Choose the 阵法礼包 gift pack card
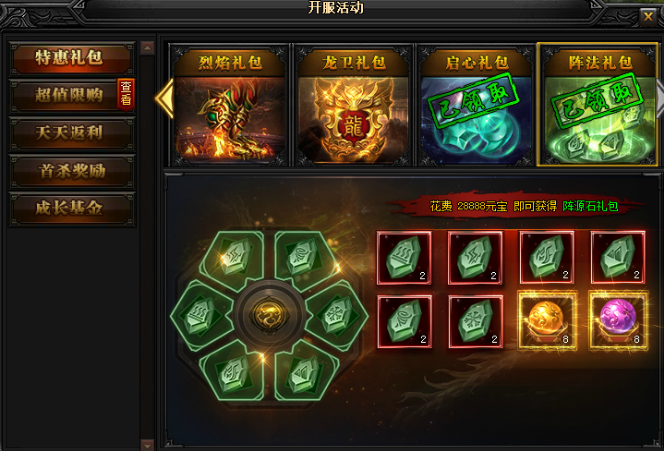The image size is (664, 451). tap(597, 105)
